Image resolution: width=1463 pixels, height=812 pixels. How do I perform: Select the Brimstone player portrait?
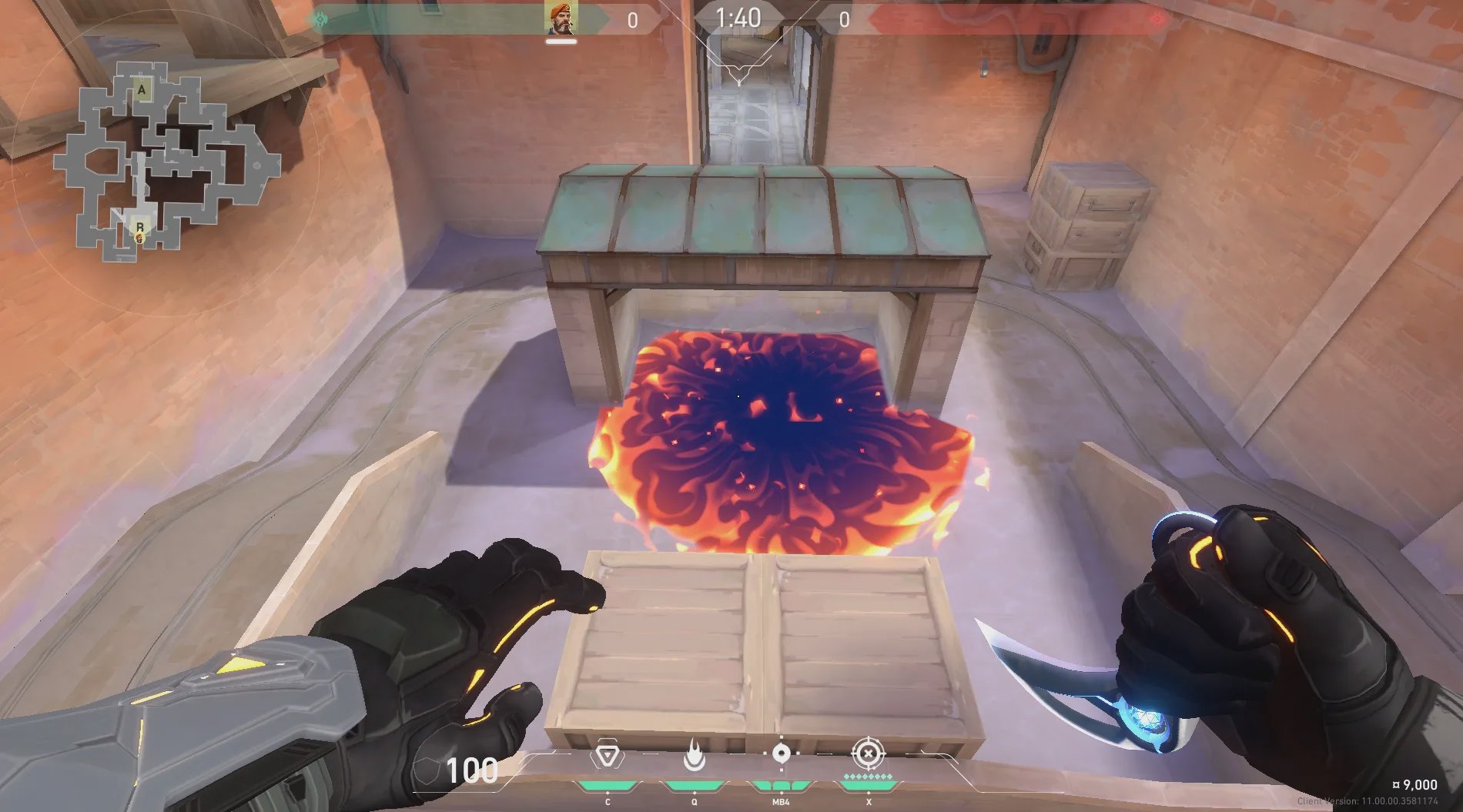pos(561,18)
